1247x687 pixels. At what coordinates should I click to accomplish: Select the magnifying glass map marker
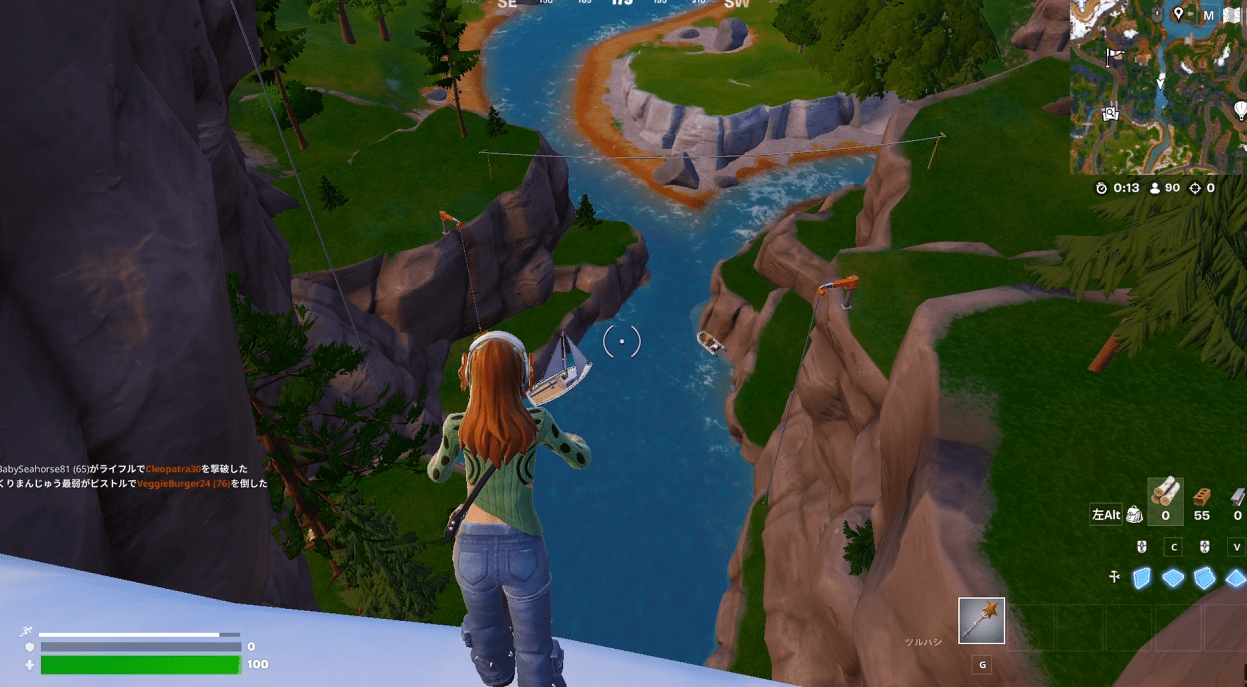(x=1110, y=114)
